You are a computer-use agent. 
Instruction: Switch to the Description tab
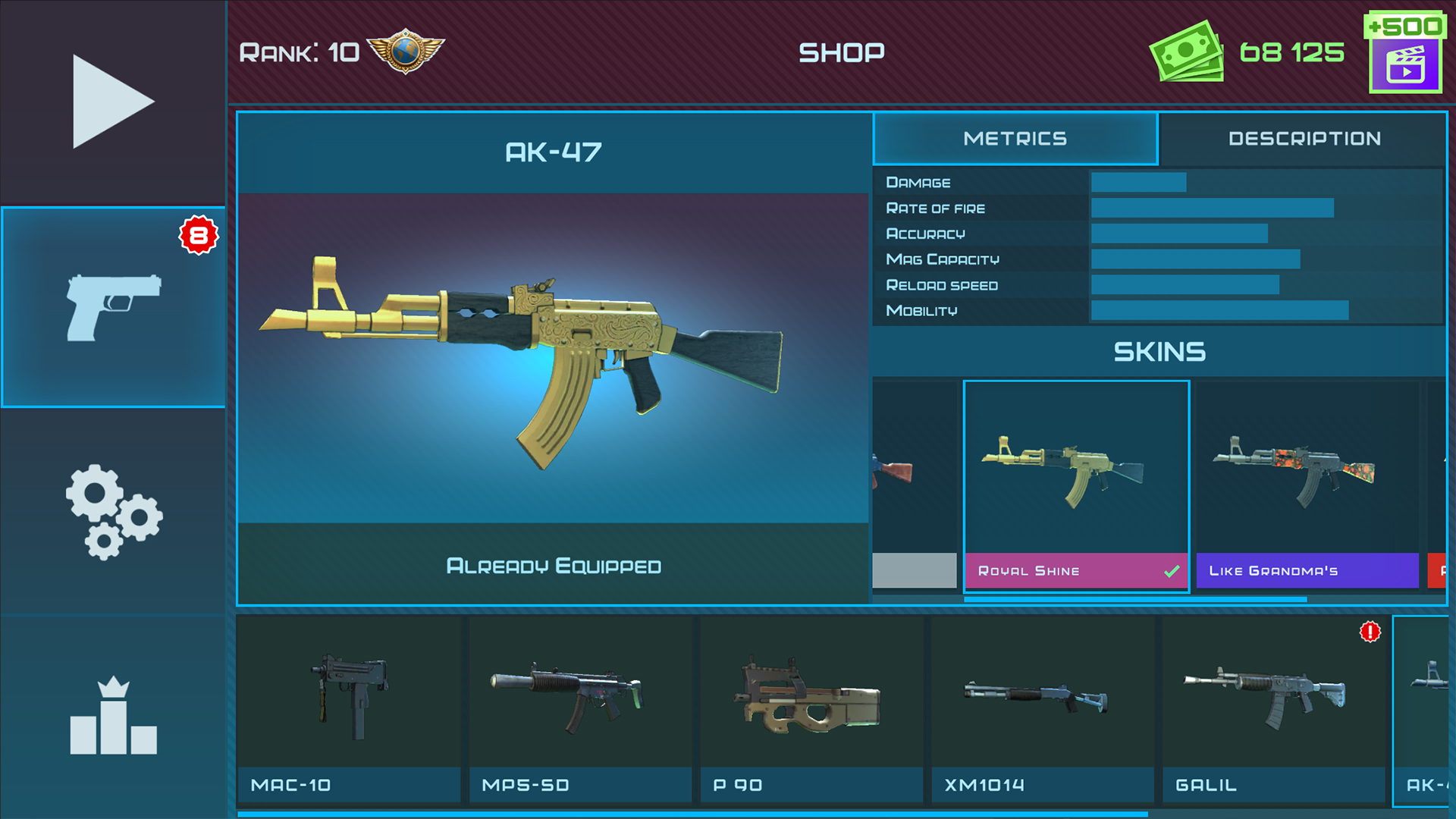(x=1304, y=139)
